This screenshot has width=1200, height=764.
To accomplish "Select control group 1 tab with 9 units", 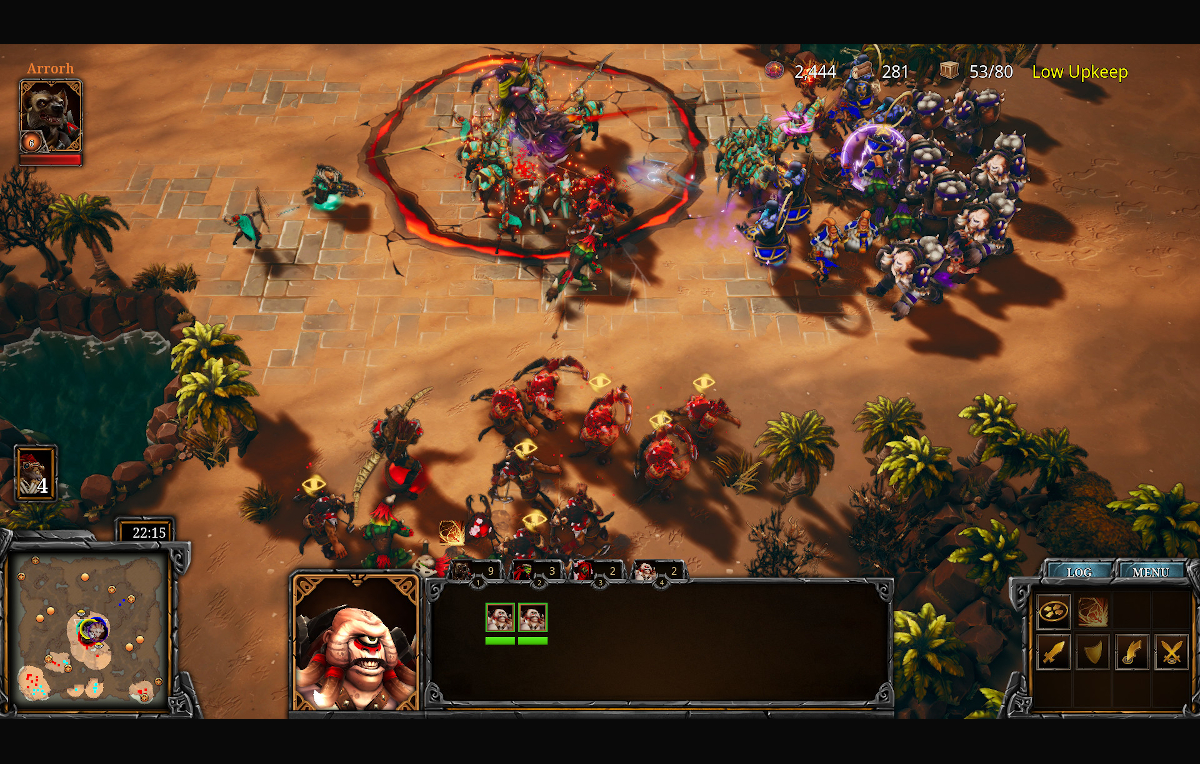I will 474,571.
